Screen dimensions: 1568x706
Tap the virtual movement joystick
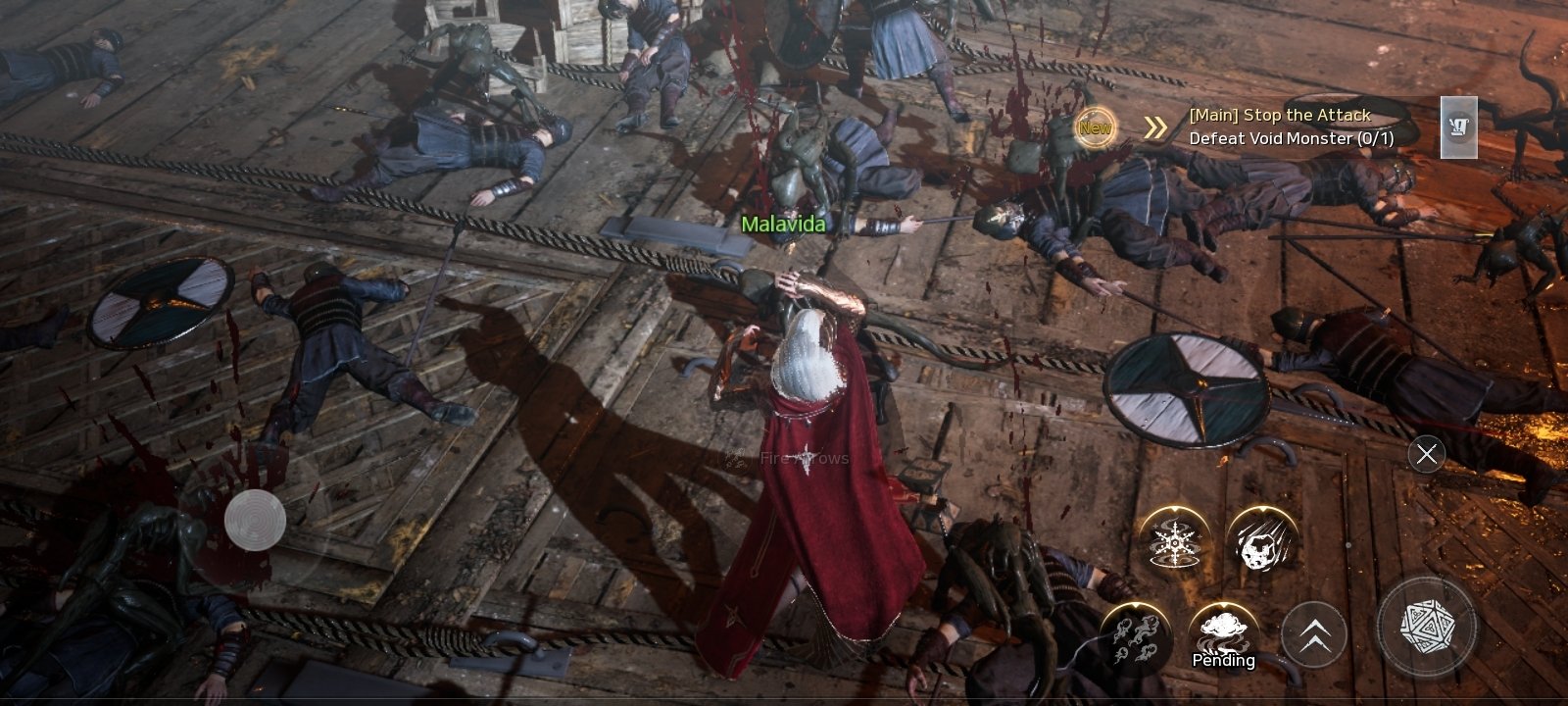[255, 520]
